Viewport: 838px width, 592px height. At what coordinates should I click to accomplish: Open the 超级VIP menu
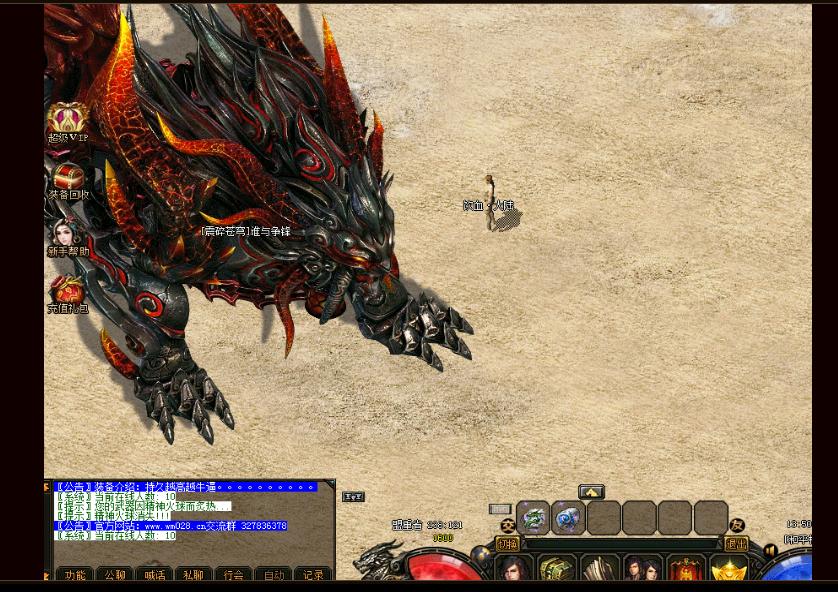point(68,120)
